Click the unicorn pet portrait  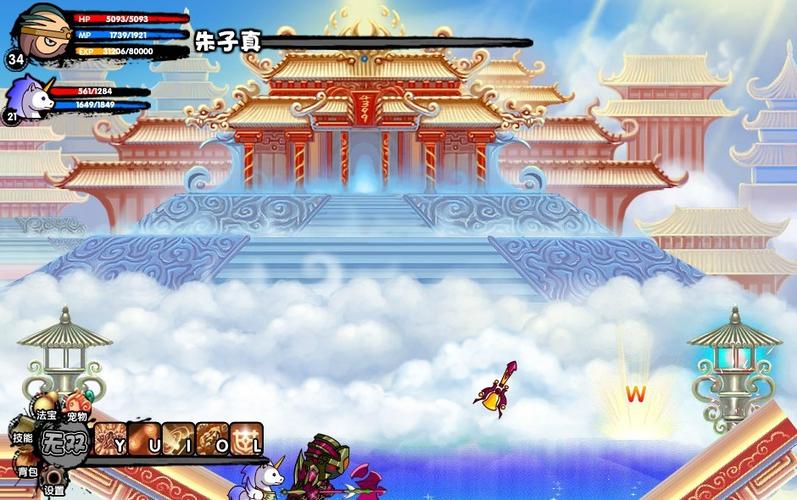tap(28, 98)
